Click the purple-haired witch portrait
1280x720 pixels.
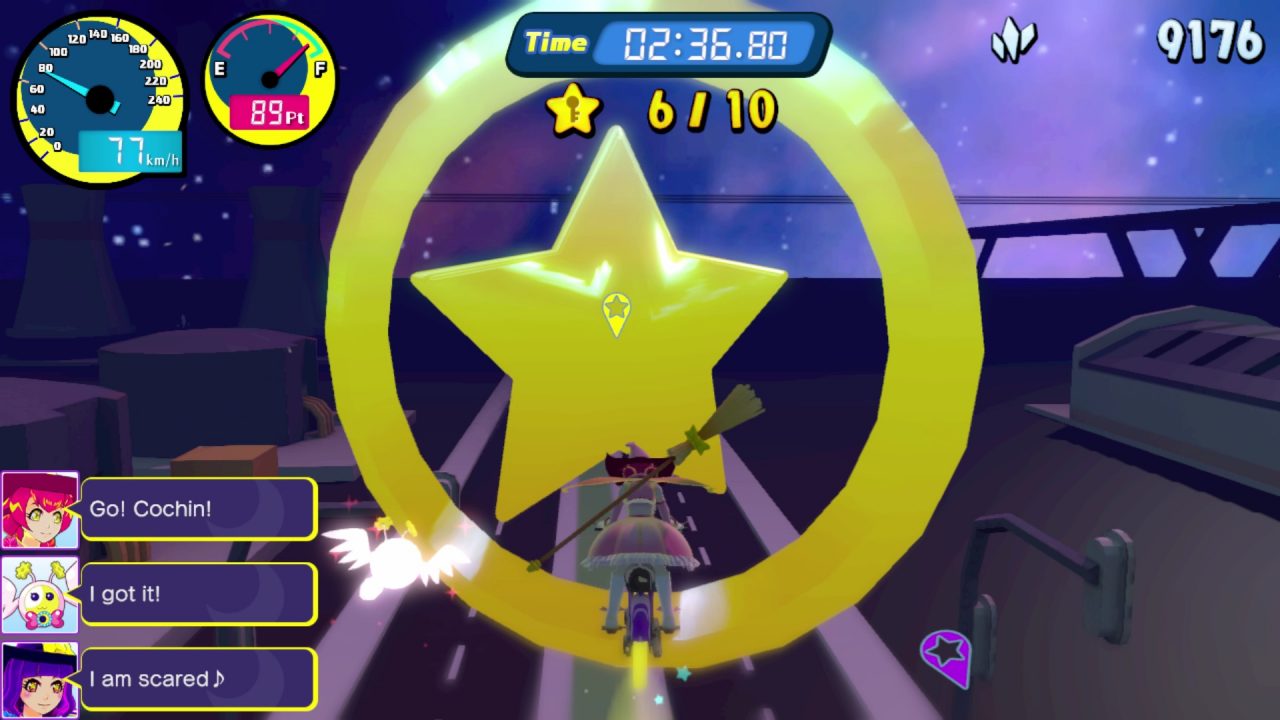(40, 680)
